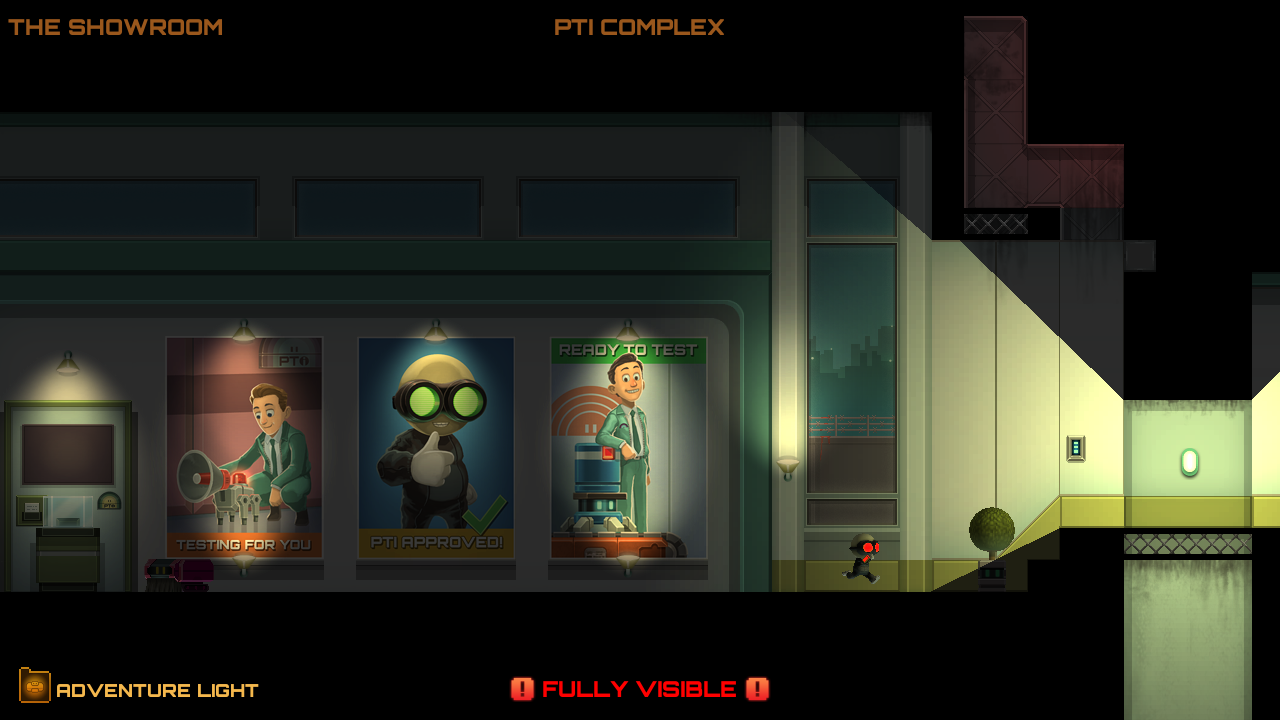The height and width of the screenshot is (720, 1280).
Task: Click the small robot hiding under the tree
Action: click(x=992, y=574)
